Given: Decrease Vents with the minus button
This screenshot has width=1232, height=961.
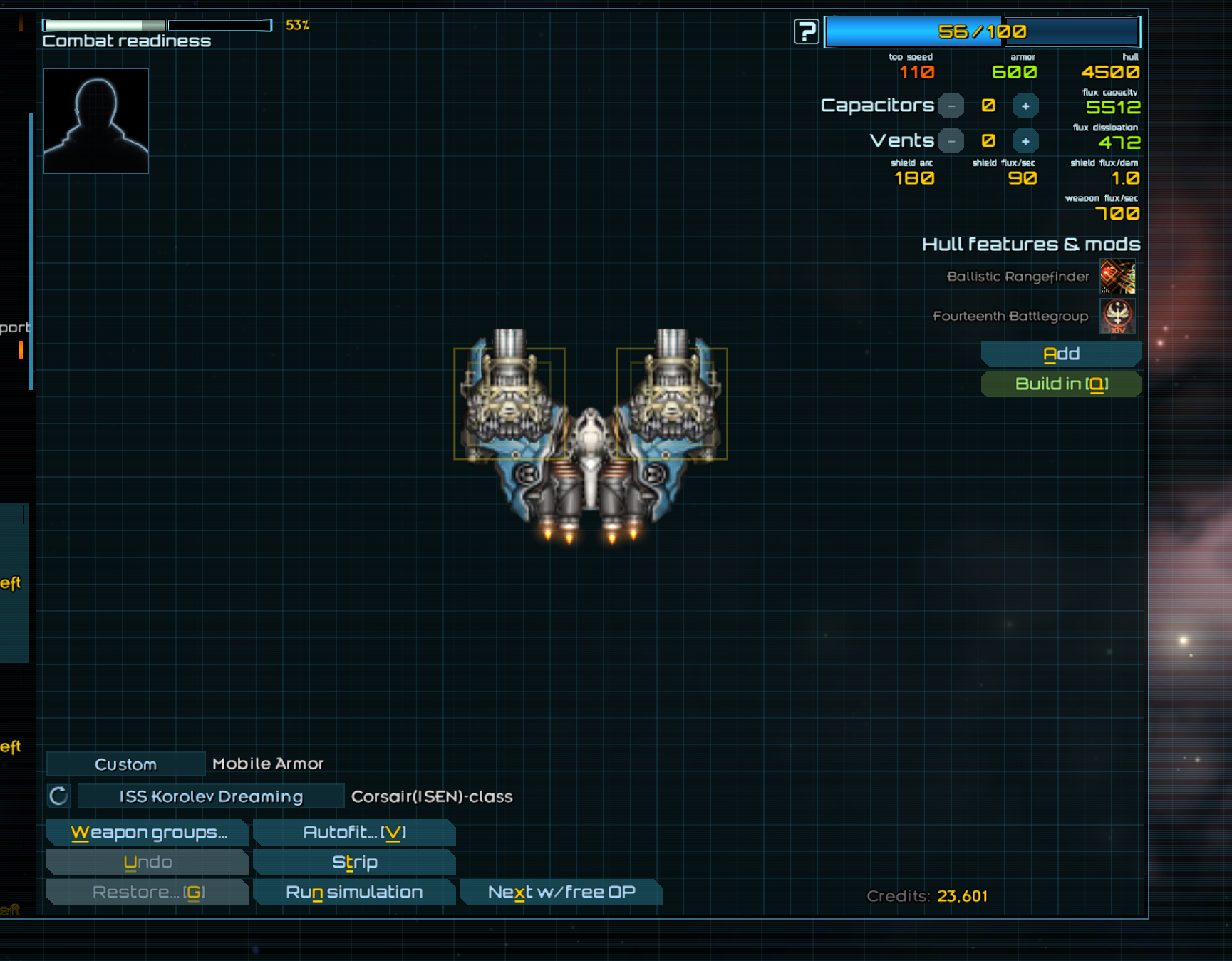Looking at the screenshot, I should (951, 141).
